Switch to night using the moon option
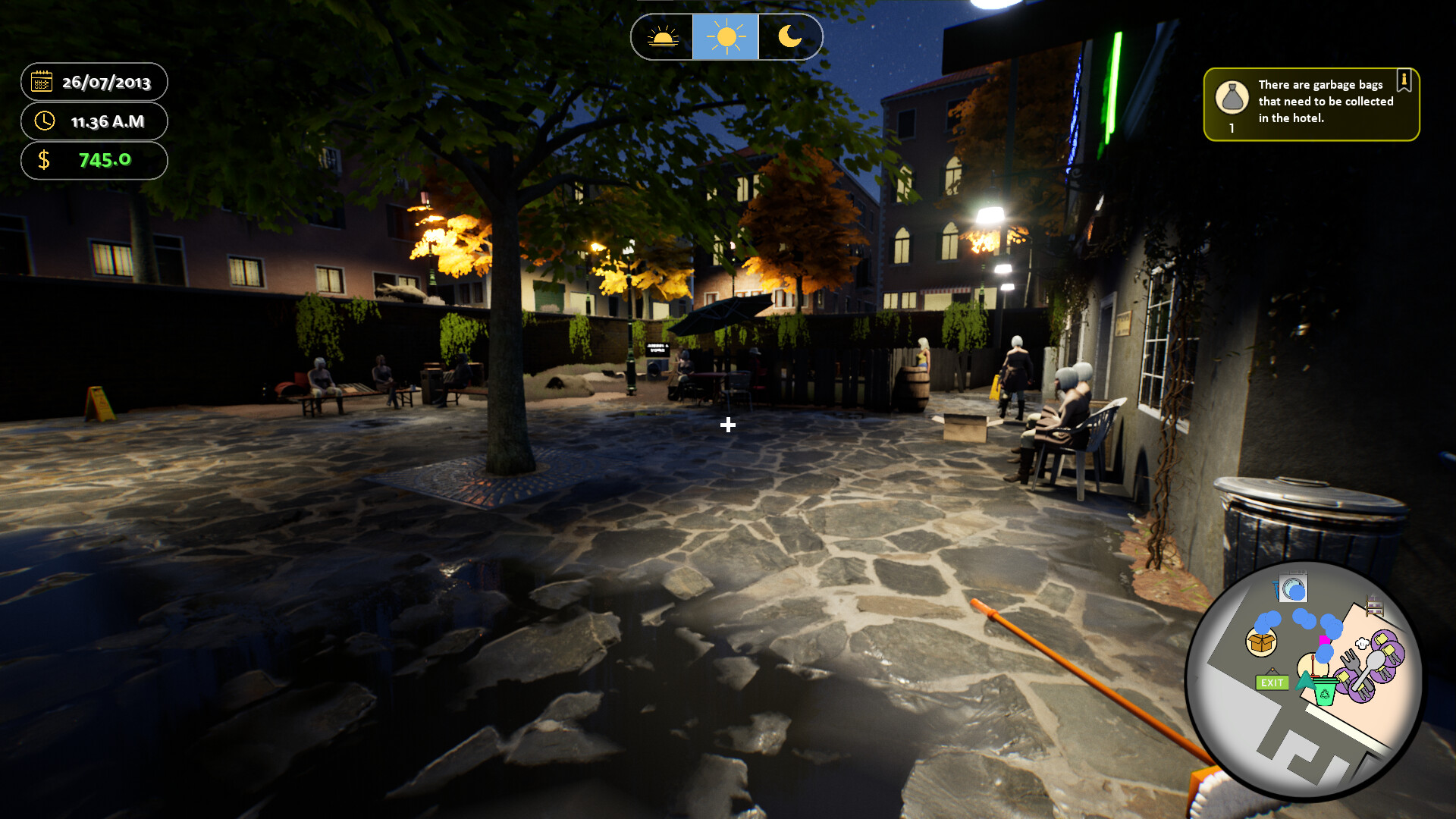Image resolution: width=1456 pixels, height=819 pixels. pos(789,36)
